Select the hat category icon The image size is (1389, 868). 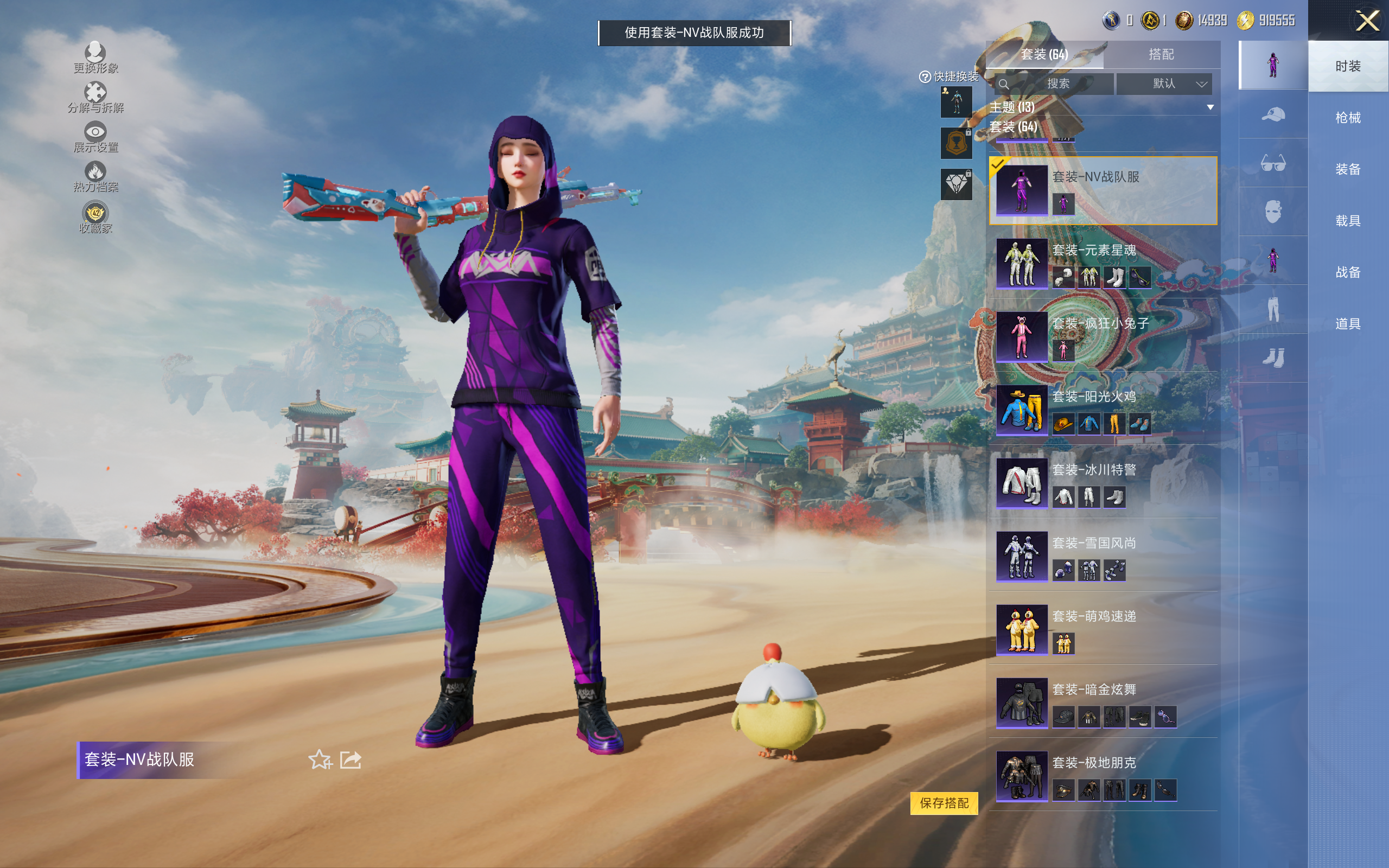1272,115
